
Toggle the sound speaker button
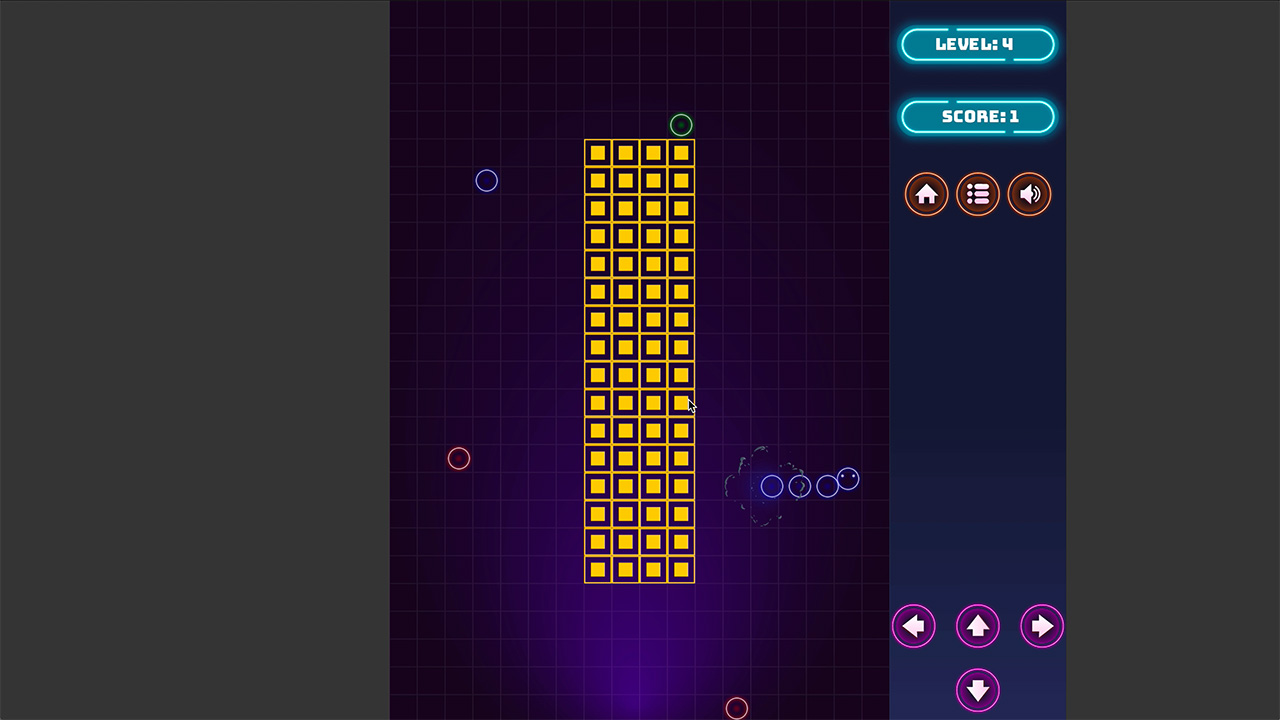pyautogui.click(x=1029, y=194)
